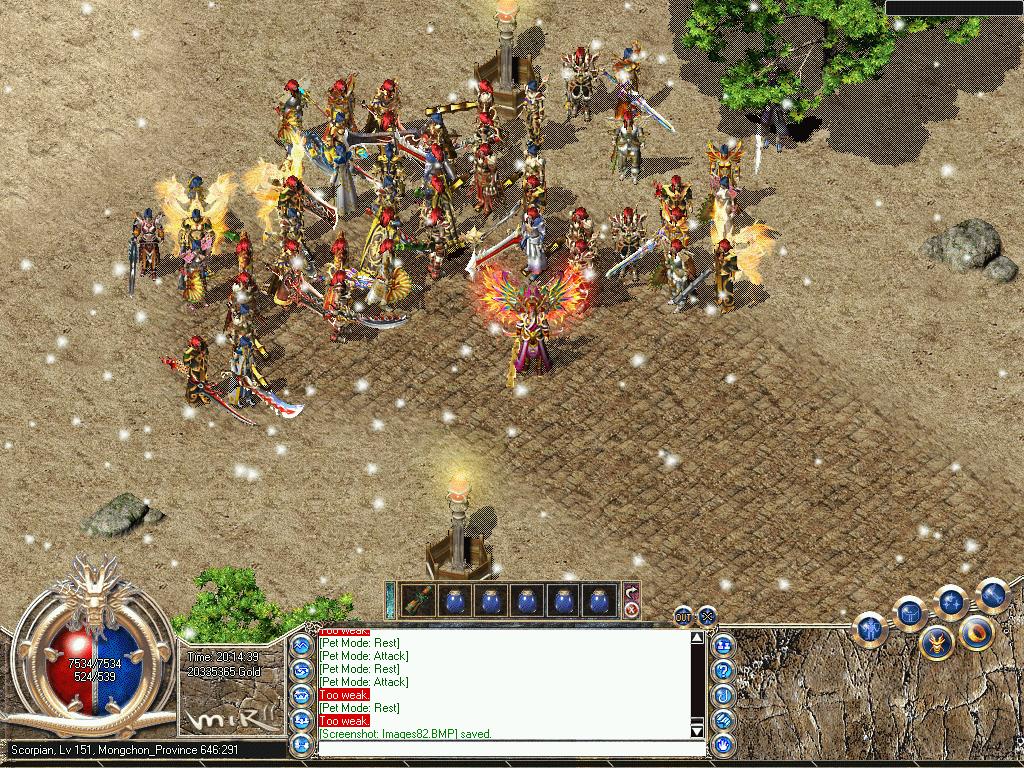Click the circular arrows button left of chat
The width and height of the screenshot is (1024, 768).
(x=301, y=670)
